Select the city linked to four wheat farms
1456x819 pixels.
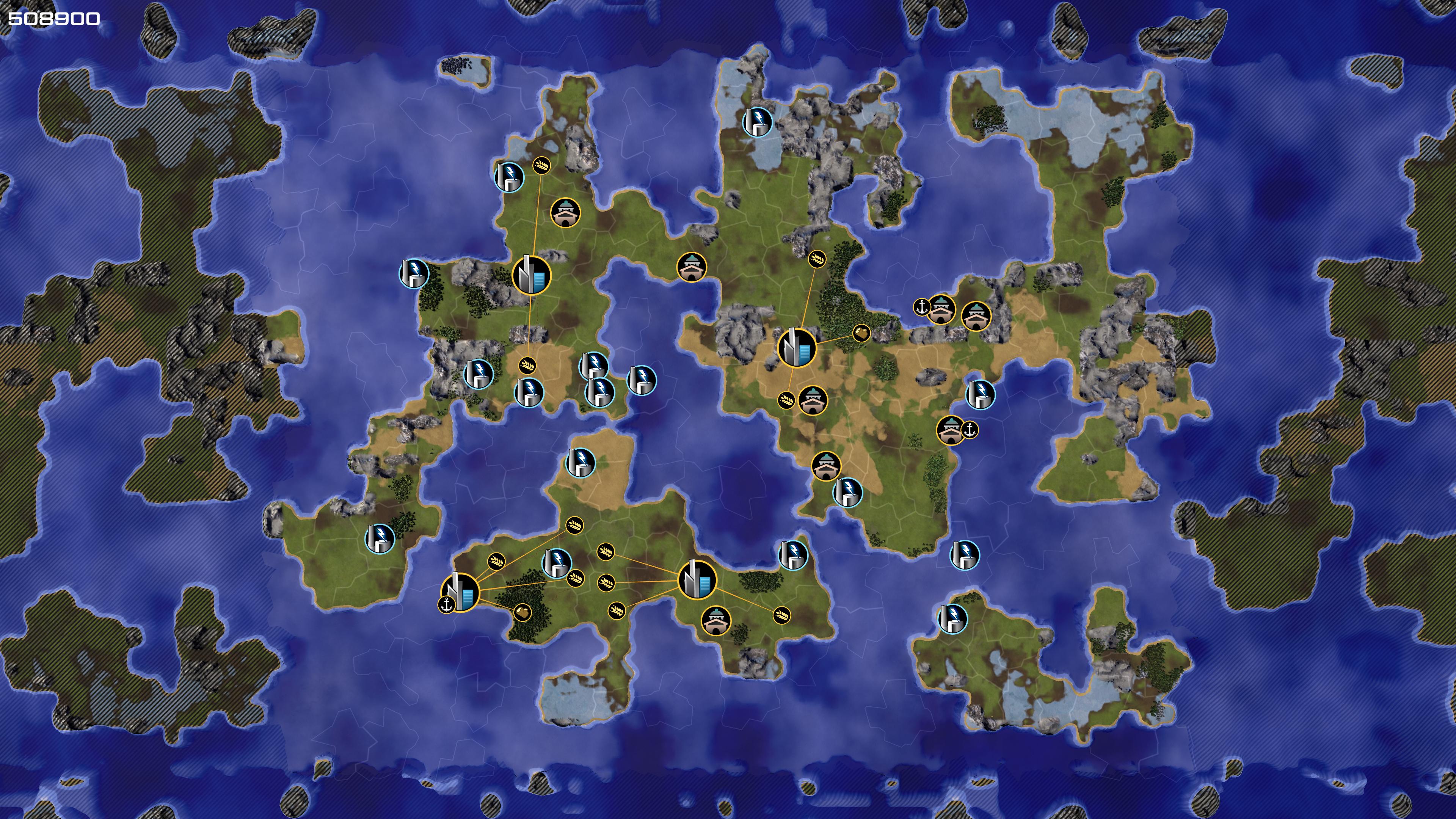coord(697,579)
